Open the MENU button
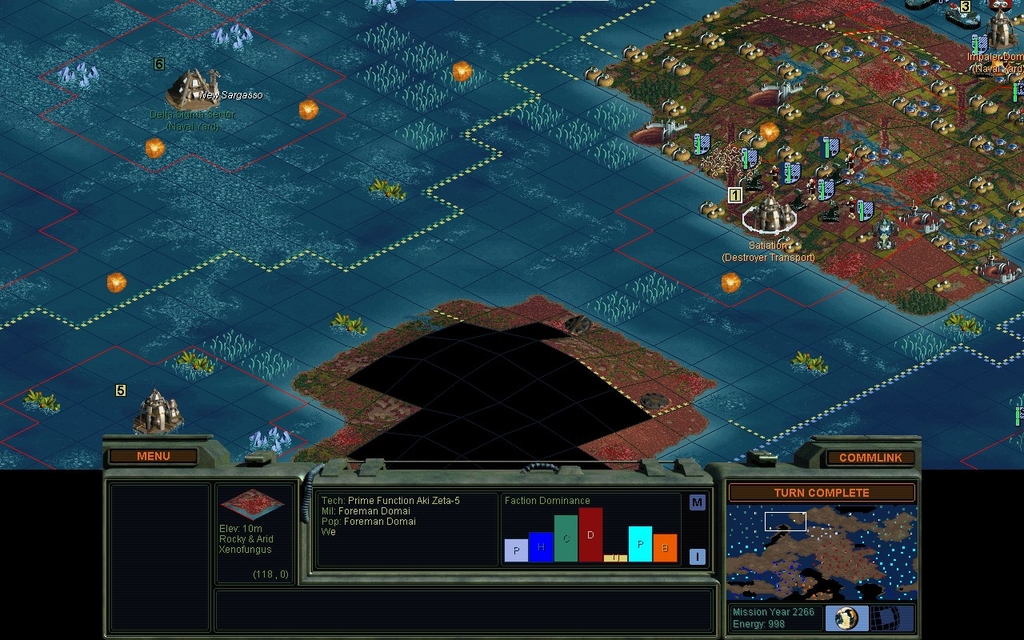Screen dimensions: 1024x640 point(153,456)
